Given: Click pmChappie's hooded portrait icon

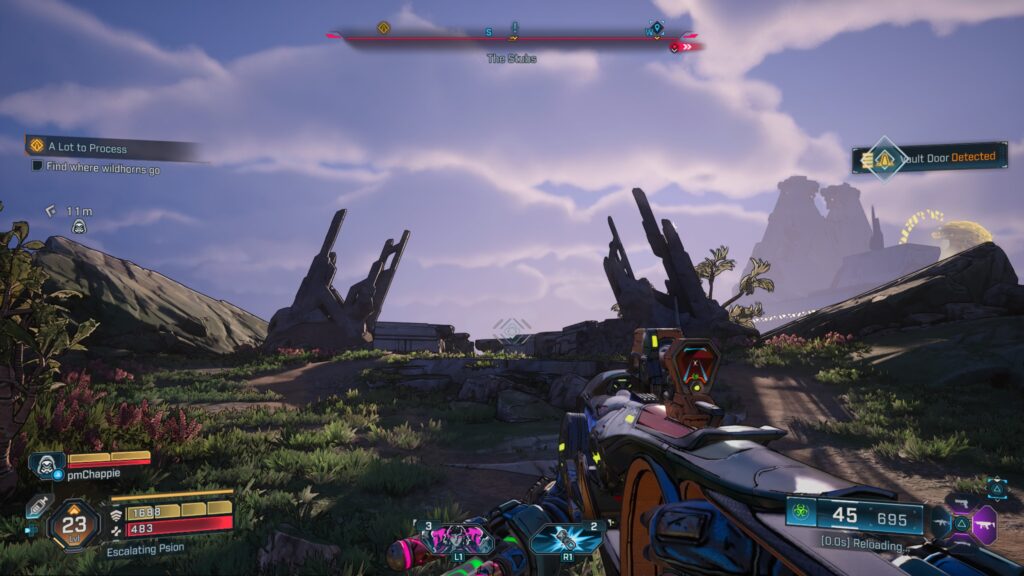Looking at the screenshot, I should click(x=47, y=466).
